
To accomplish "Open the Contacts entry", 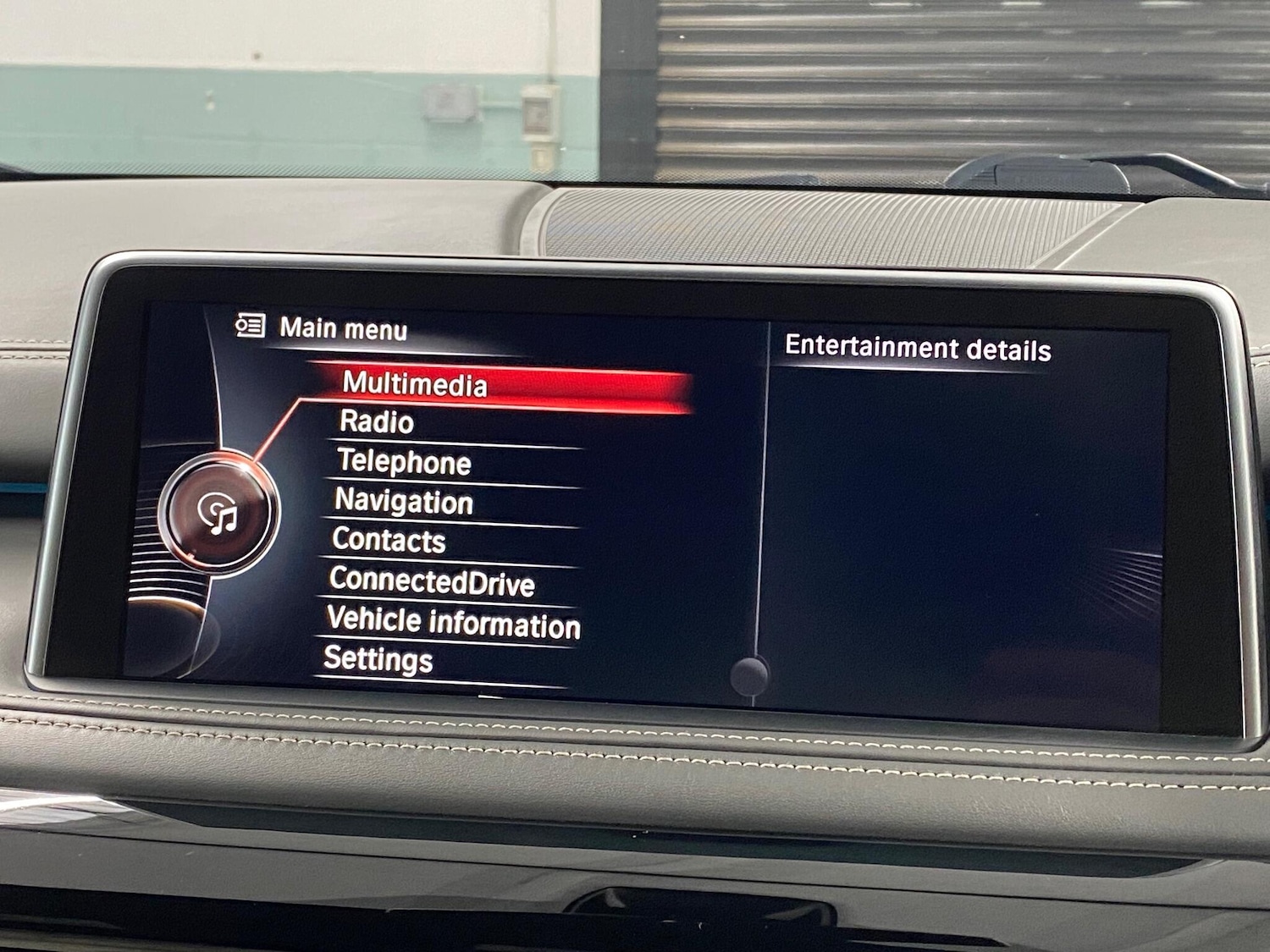I will [390, 541].
